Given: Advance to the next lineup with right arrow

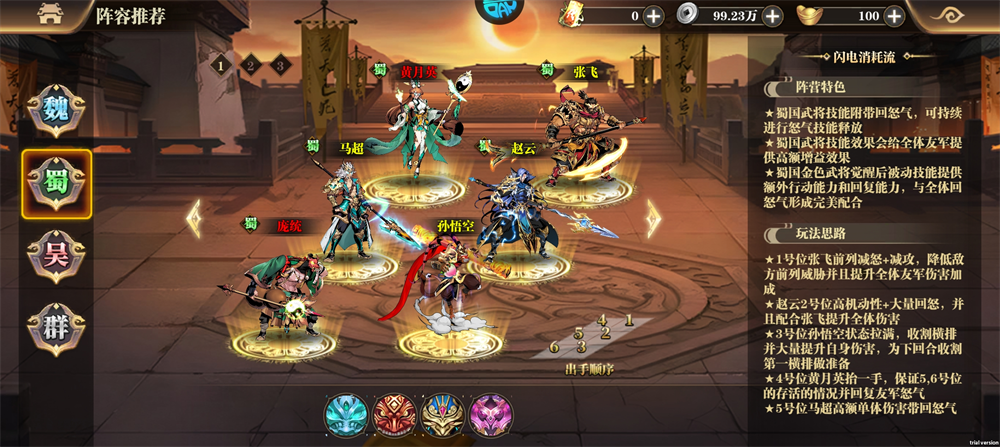Looking at the screenshot, I should (x=654, y=218).
